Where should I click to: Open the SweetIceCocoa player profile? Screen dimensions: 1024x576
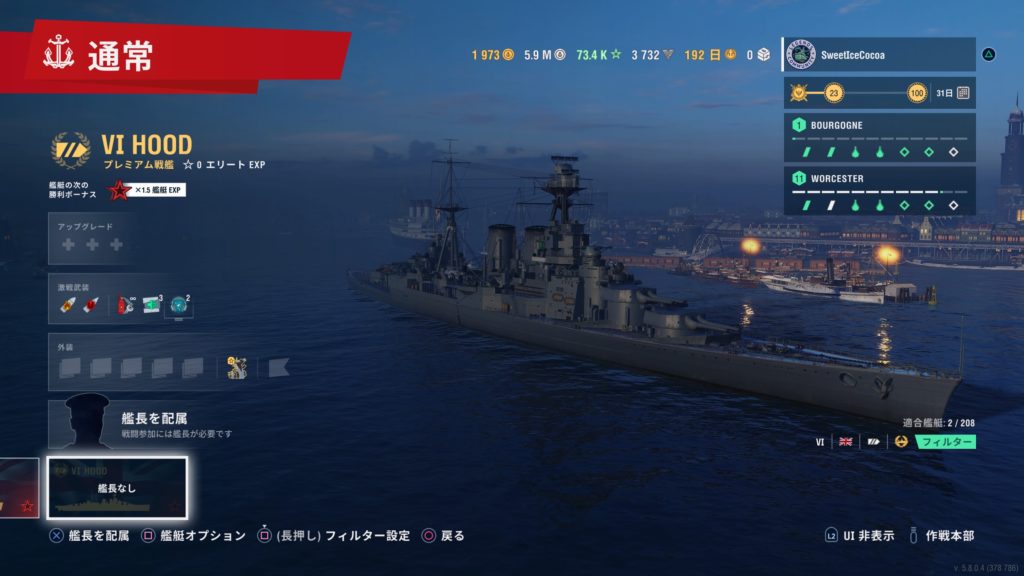point(878,54)
